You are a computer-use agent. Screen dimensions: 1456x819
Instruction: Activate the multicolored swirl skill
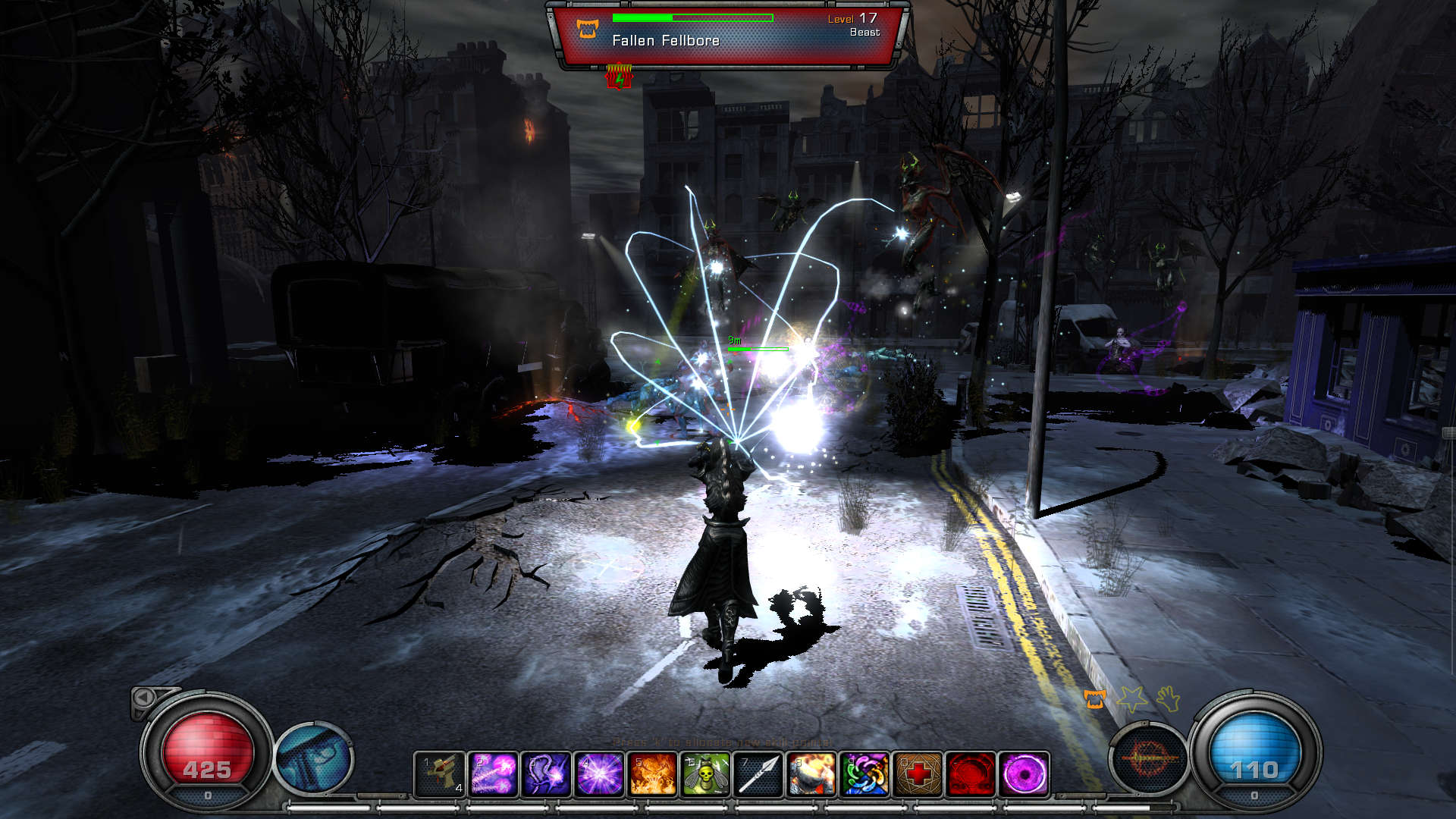coord(864,774)
